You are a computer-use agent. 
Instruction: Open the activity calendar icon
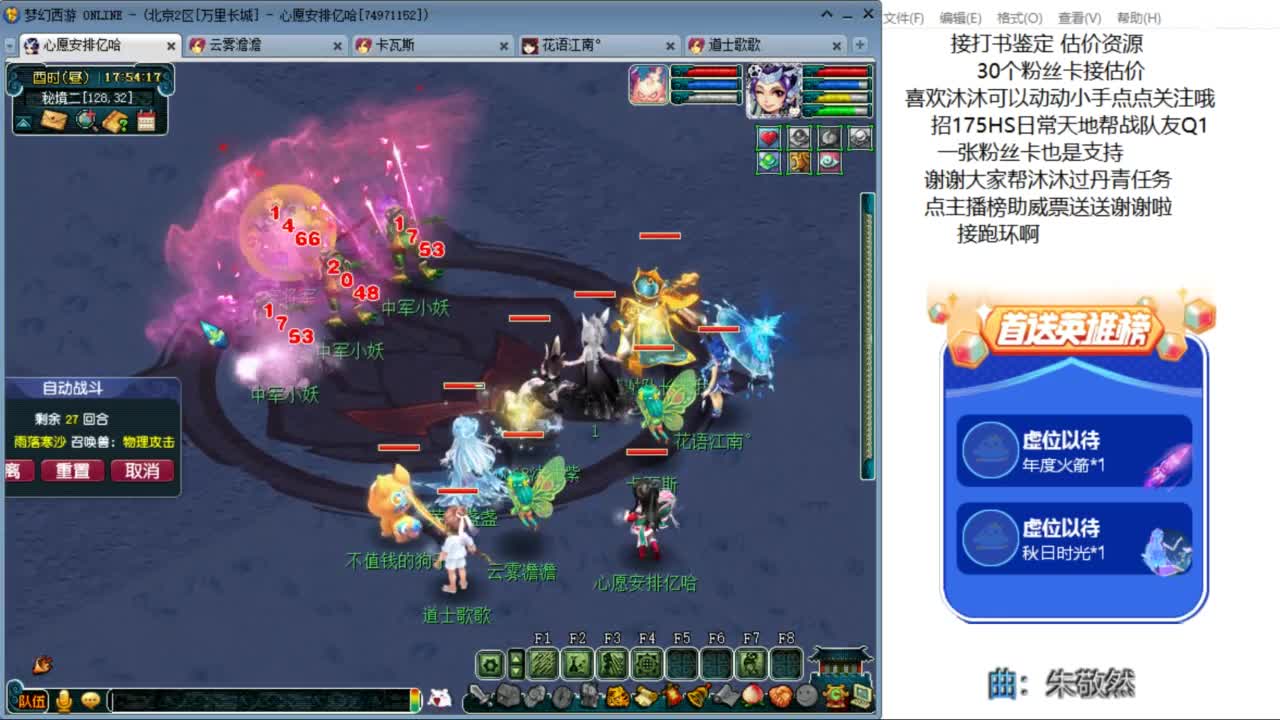coord(146,119)
